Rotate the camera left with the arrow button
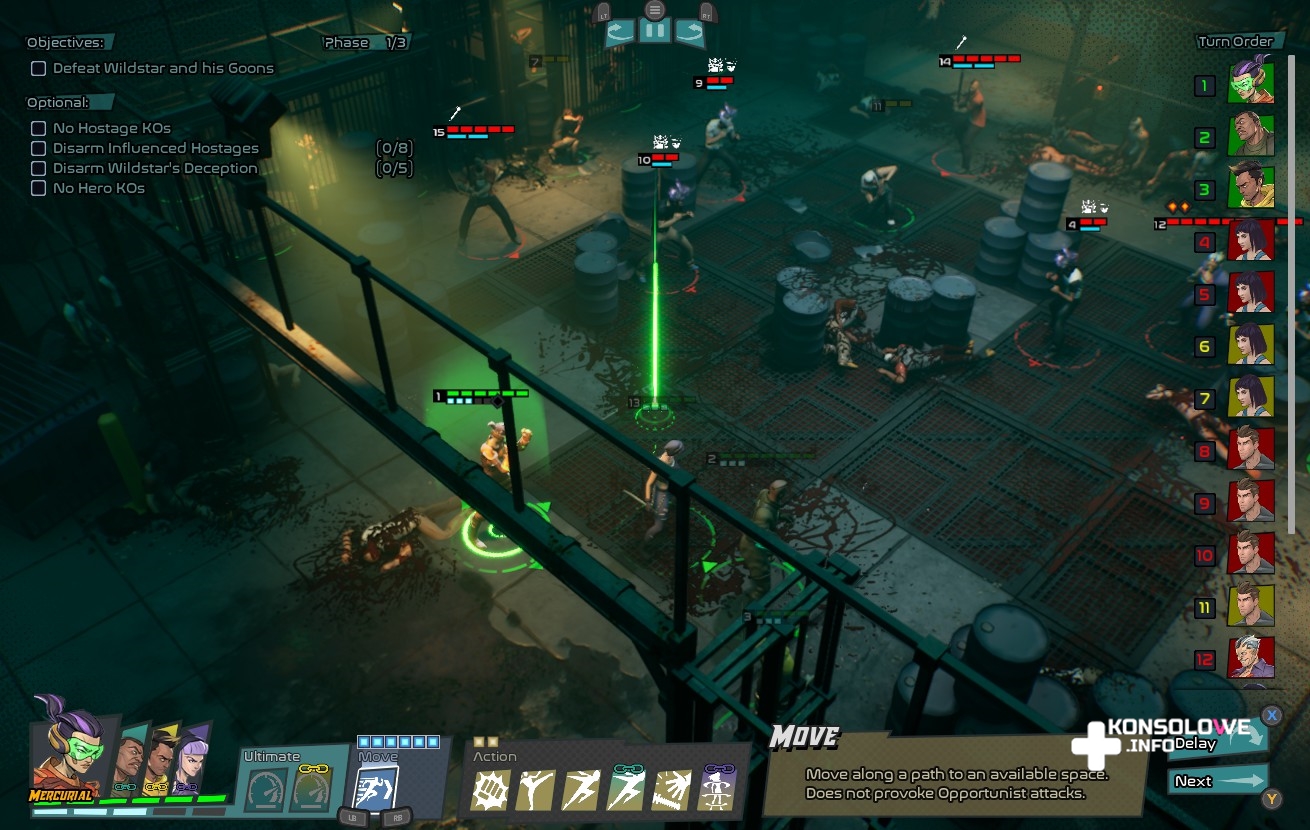Screen dimensions: 1310x830 click(620, 32)
